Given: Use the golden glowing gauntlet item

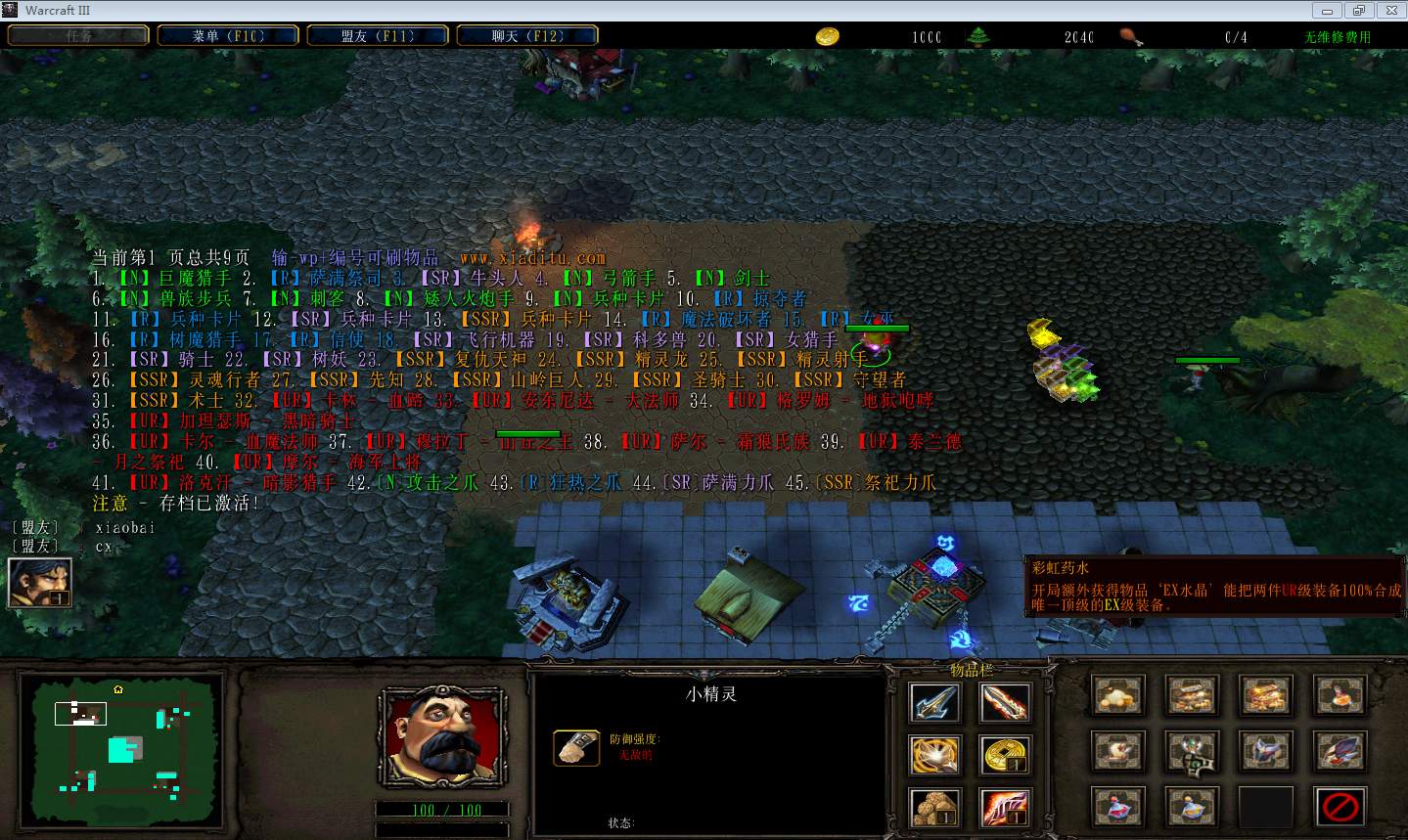Looking at the screenshot, I should [934, 755].
